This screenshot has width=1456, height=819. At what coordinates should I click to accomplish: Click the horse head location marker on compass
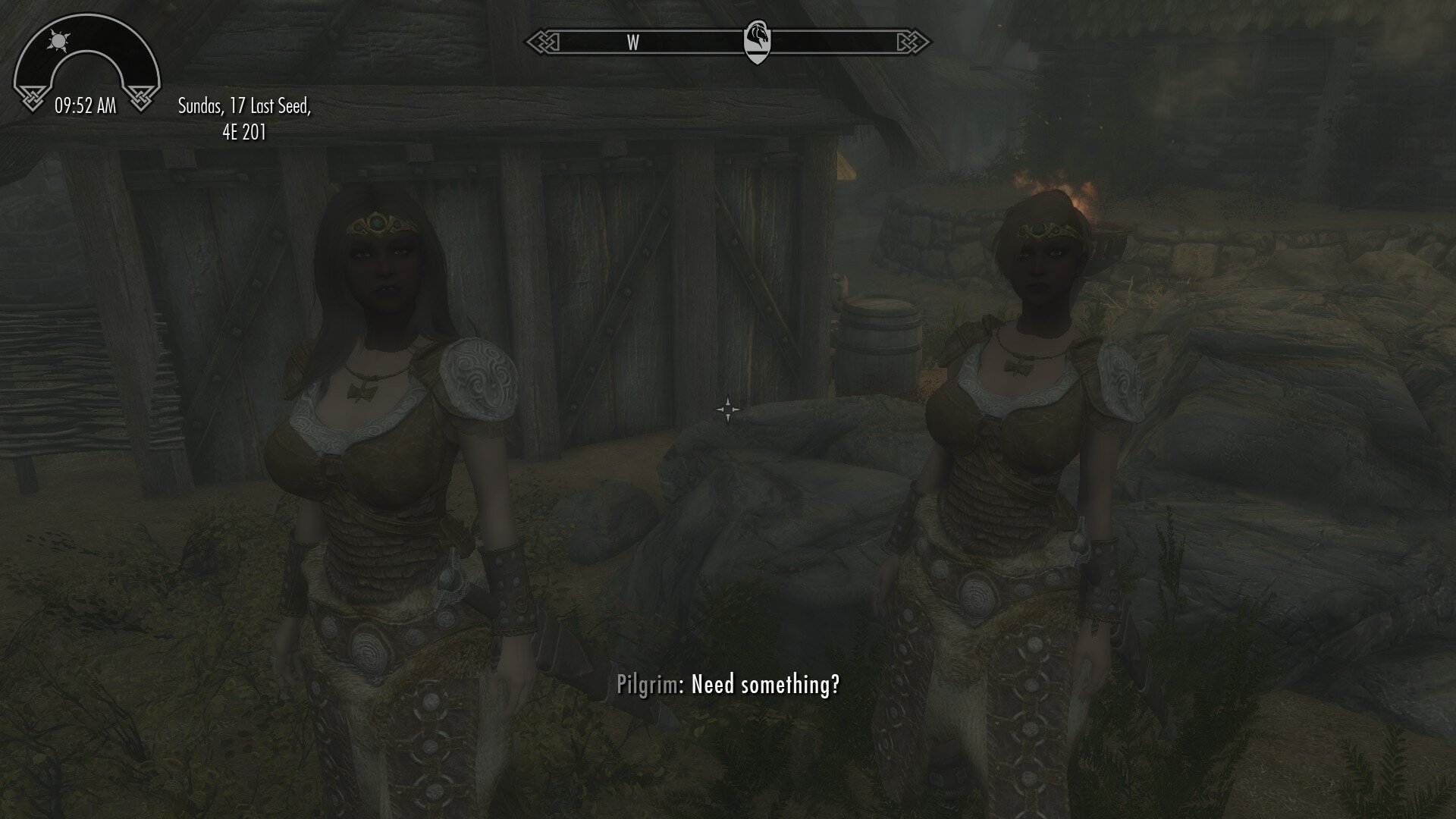point(759,39)
